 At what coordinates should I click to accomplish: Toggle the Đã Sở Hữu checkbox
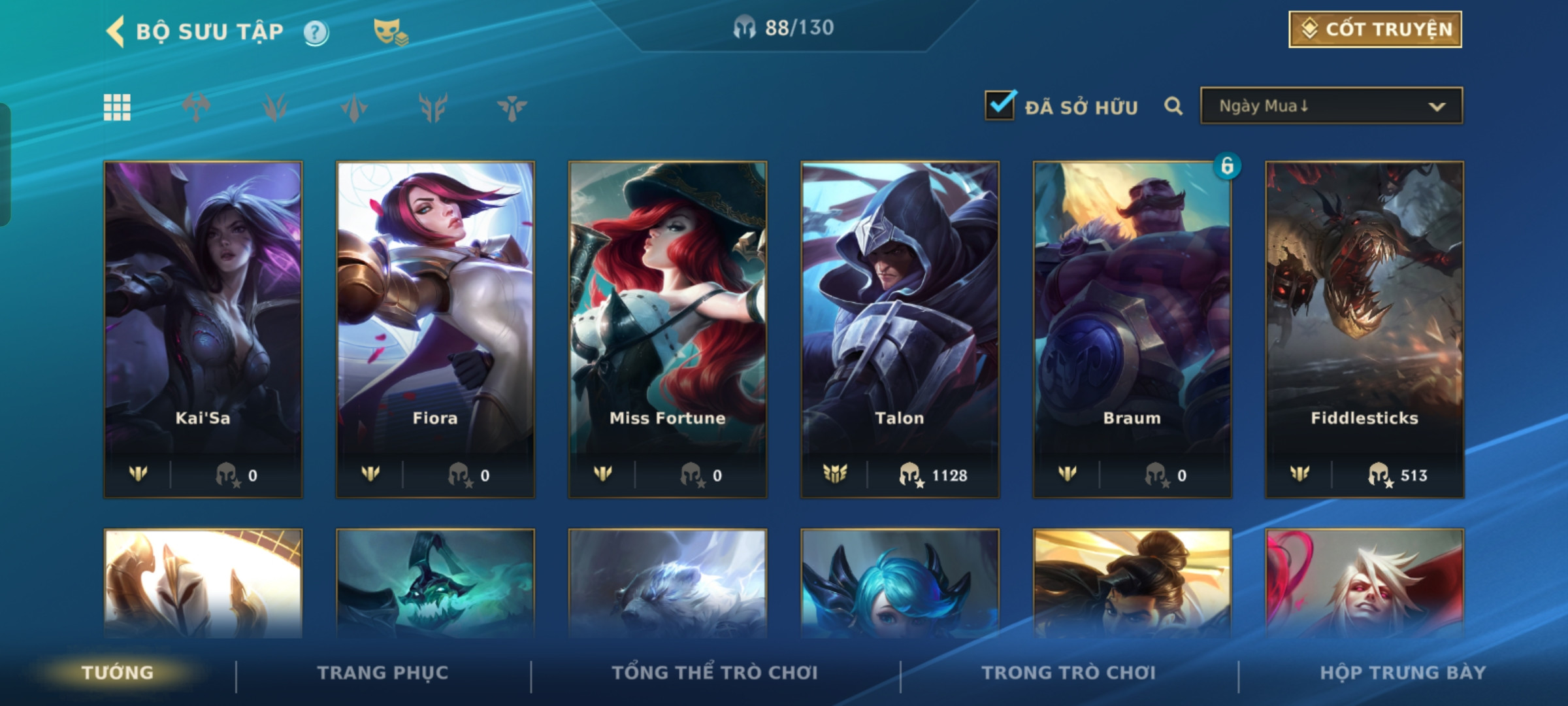[1000, 106]
